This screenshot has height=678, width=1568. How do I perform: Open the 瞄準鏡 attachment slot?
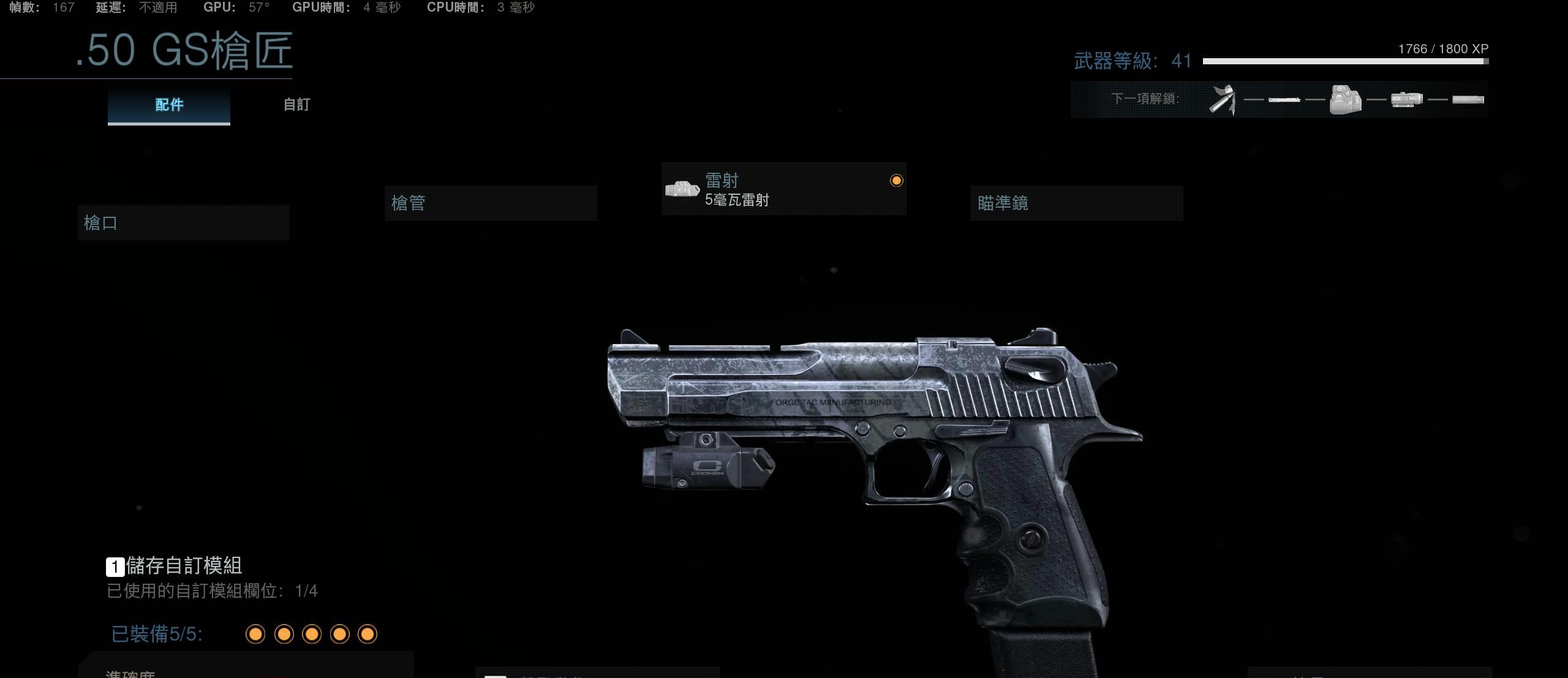pyautogui.click(x=1076, y=203)
